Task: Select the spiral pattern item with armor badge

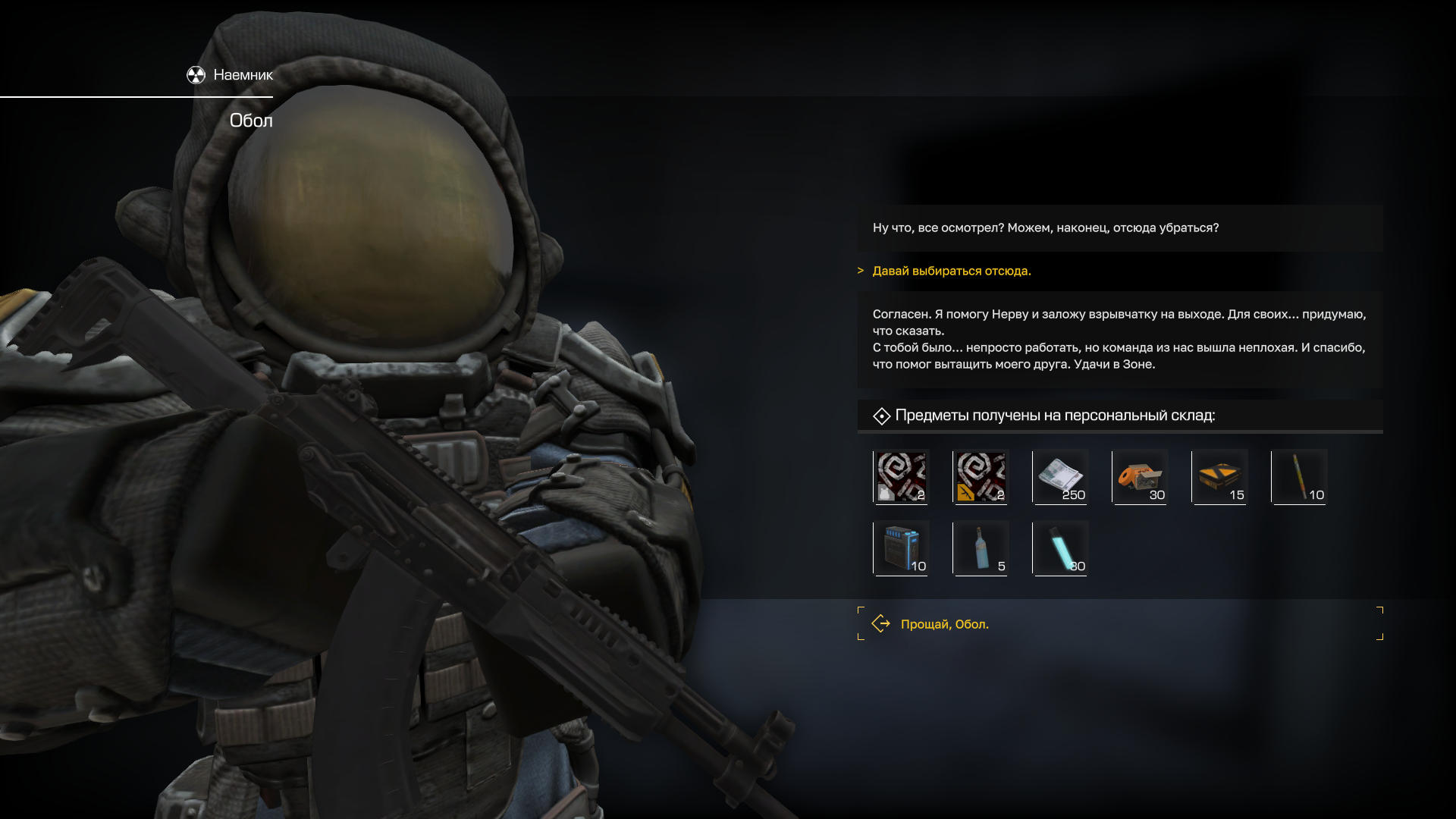Action: click(902, 477)
